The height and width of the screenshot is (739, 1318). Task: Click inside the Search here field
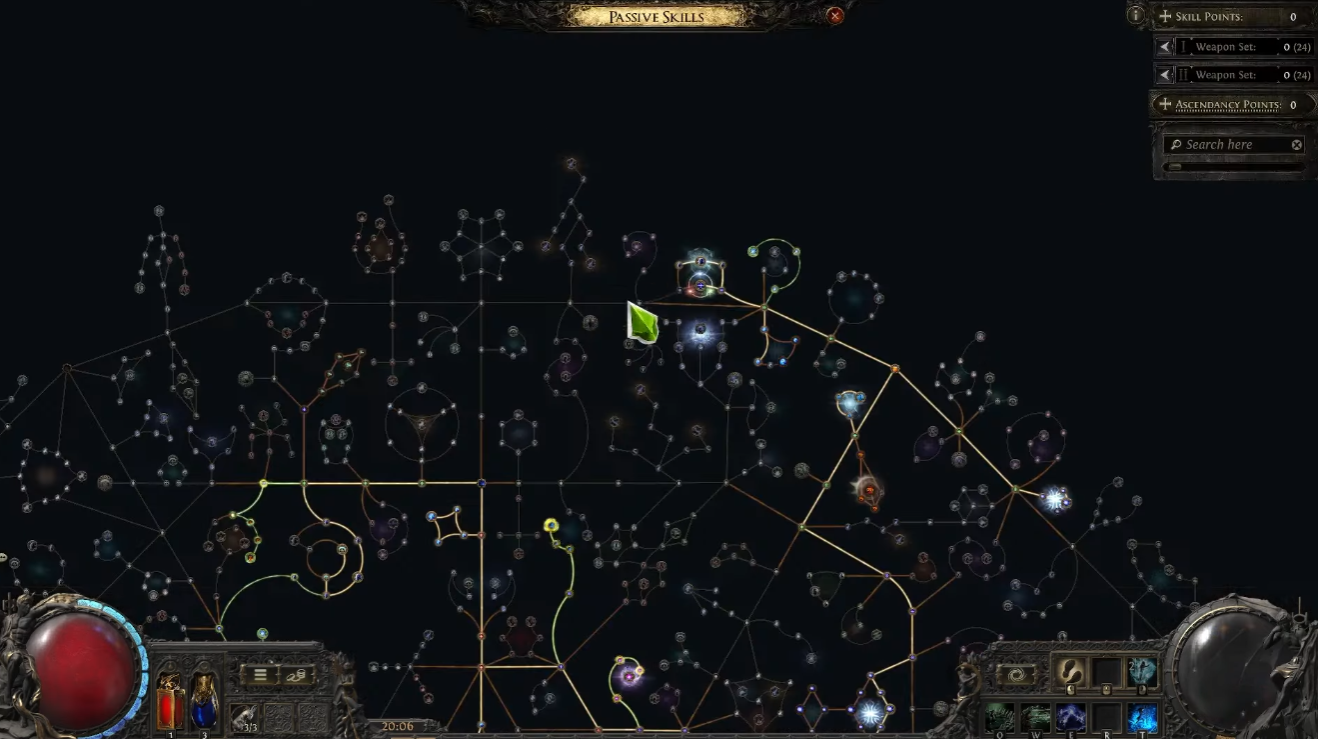[1220, 143]
